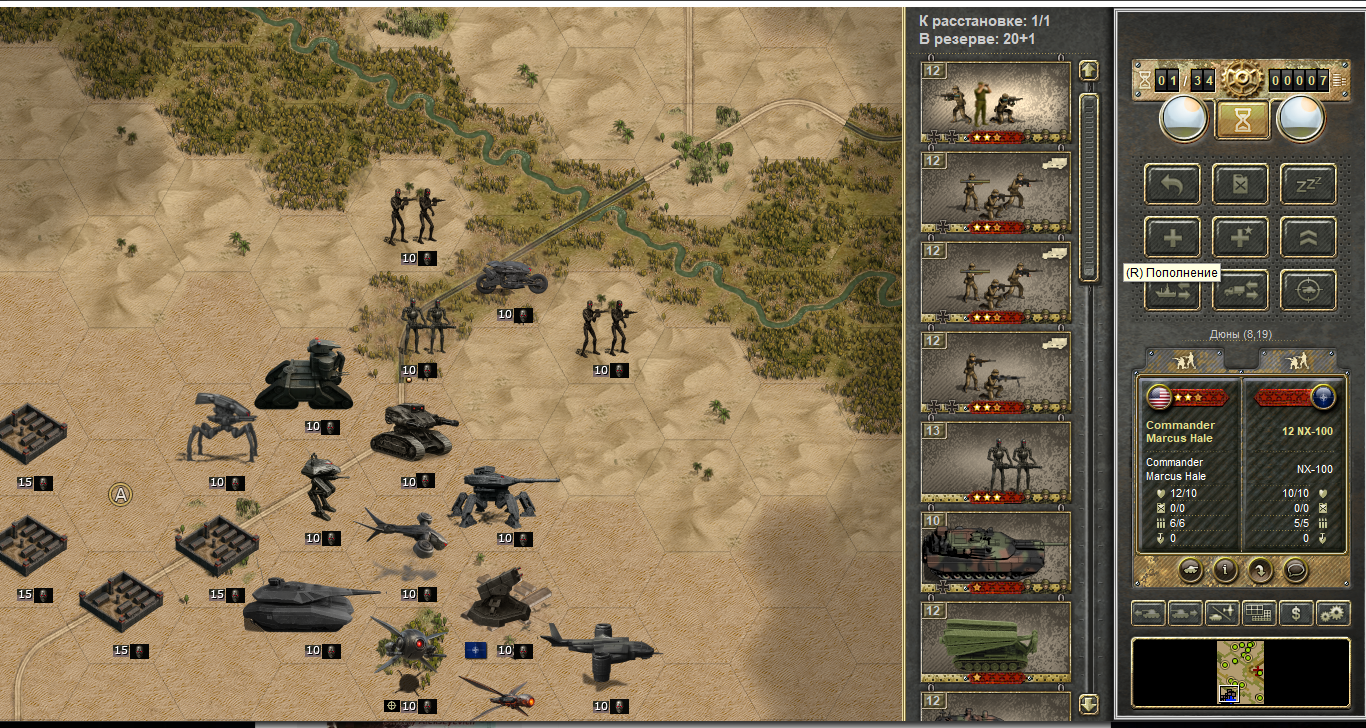Use elite replacements plus-star button
The width and height of the screenshot is (1366, 728).
coord(1240,238)
